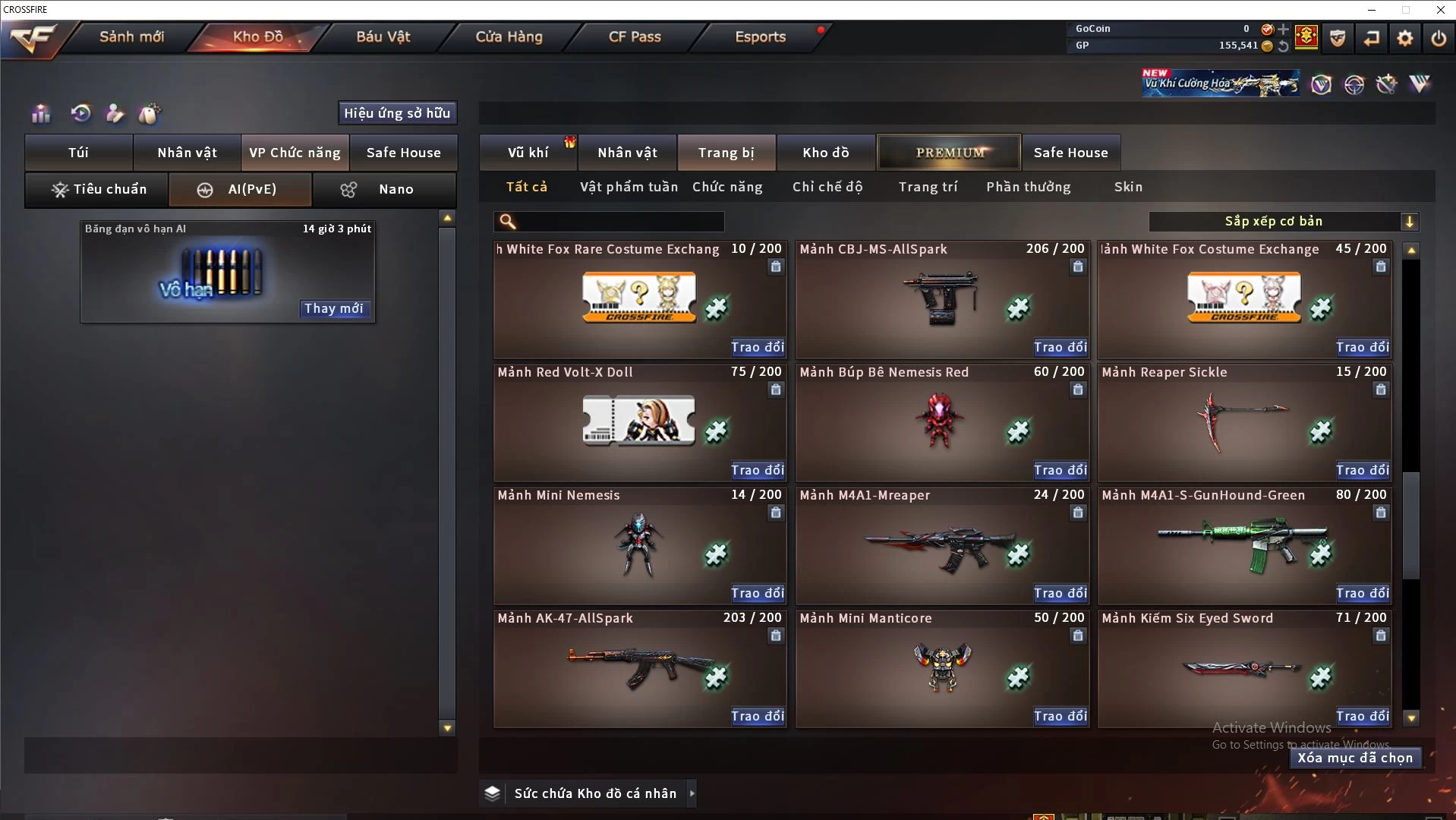Filter items by Vật phẩm tuần
Image resolution: width=1456 pixels, height=820 pixels.
click(x=629, y=187)
